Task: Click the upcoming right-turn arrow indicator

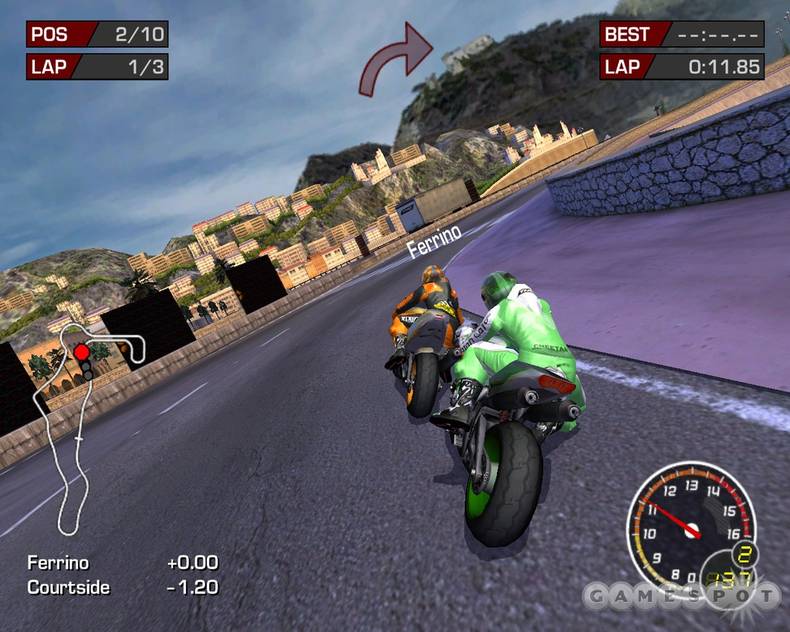Action: tap(397, 60)
